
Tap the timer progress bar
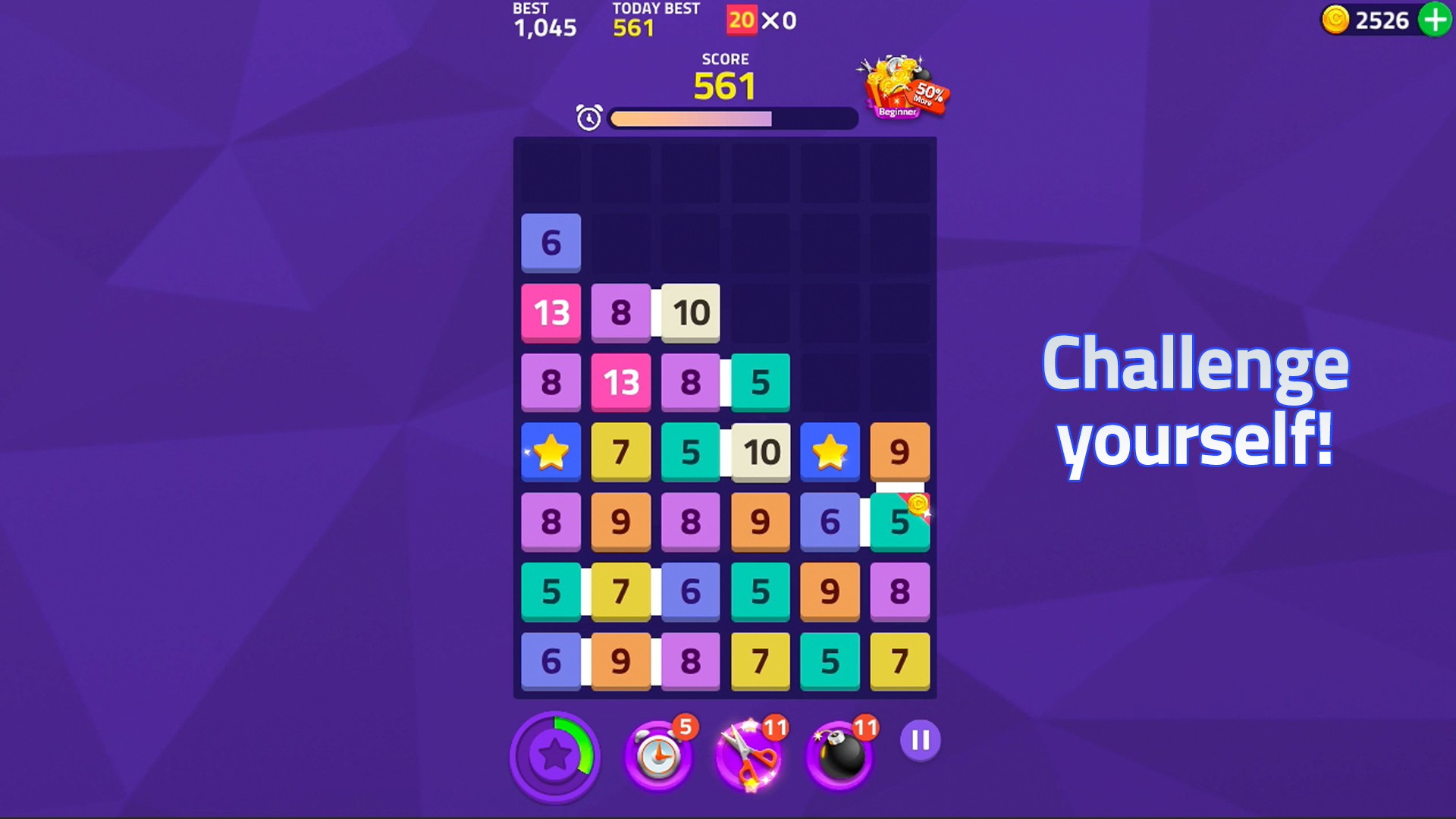(730, 118)
